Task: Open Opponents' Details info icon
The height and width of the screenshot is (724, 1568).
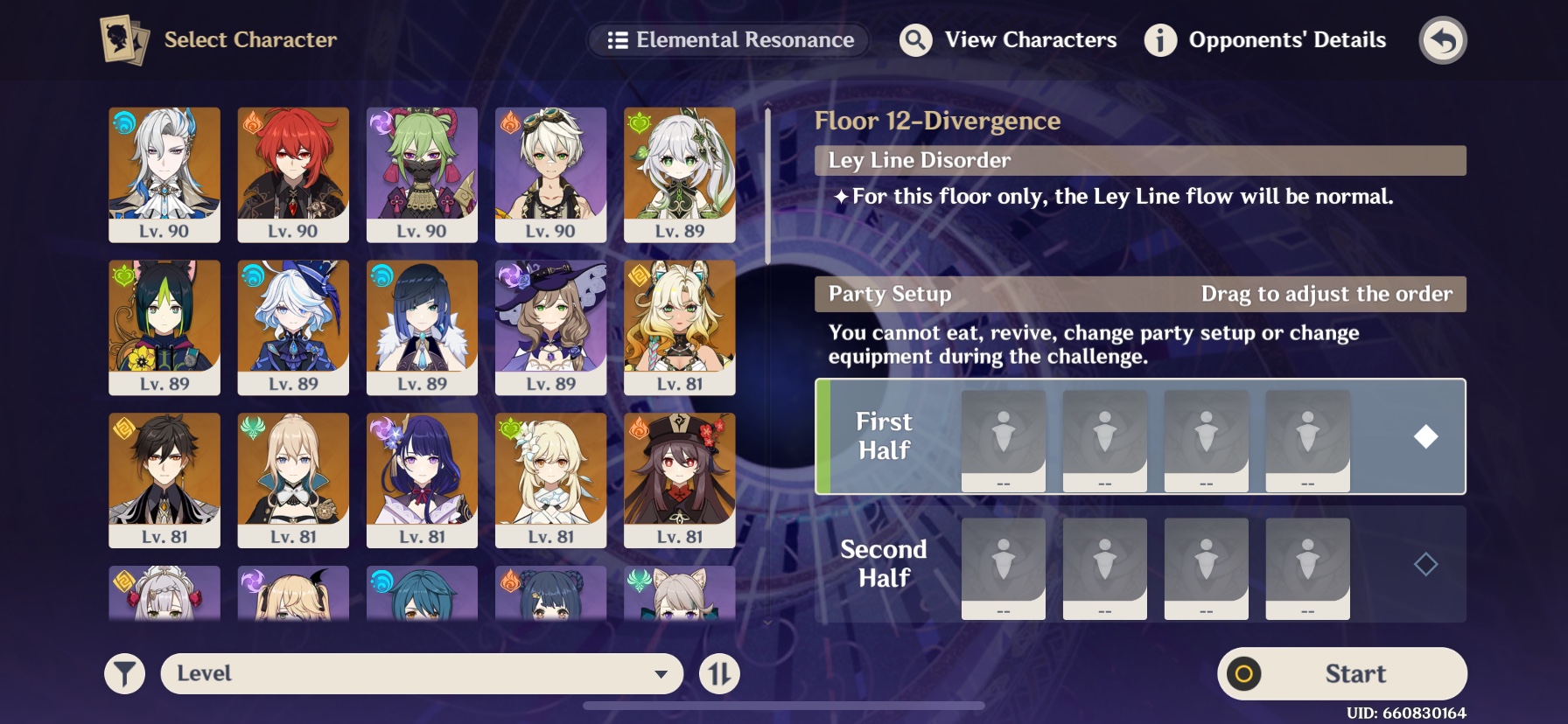Action: tap(1160, 40)
